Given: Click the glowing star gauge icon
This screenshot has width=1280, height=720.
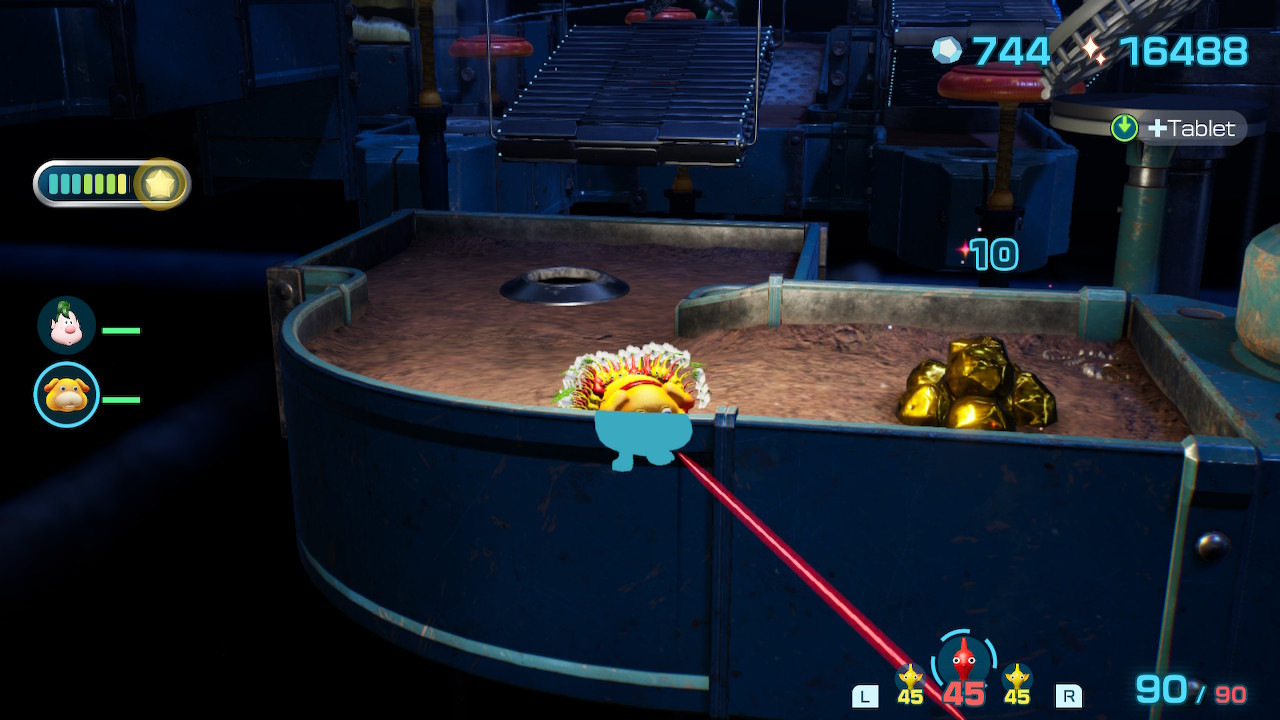Looking at the screenshot, I should 161,184.
